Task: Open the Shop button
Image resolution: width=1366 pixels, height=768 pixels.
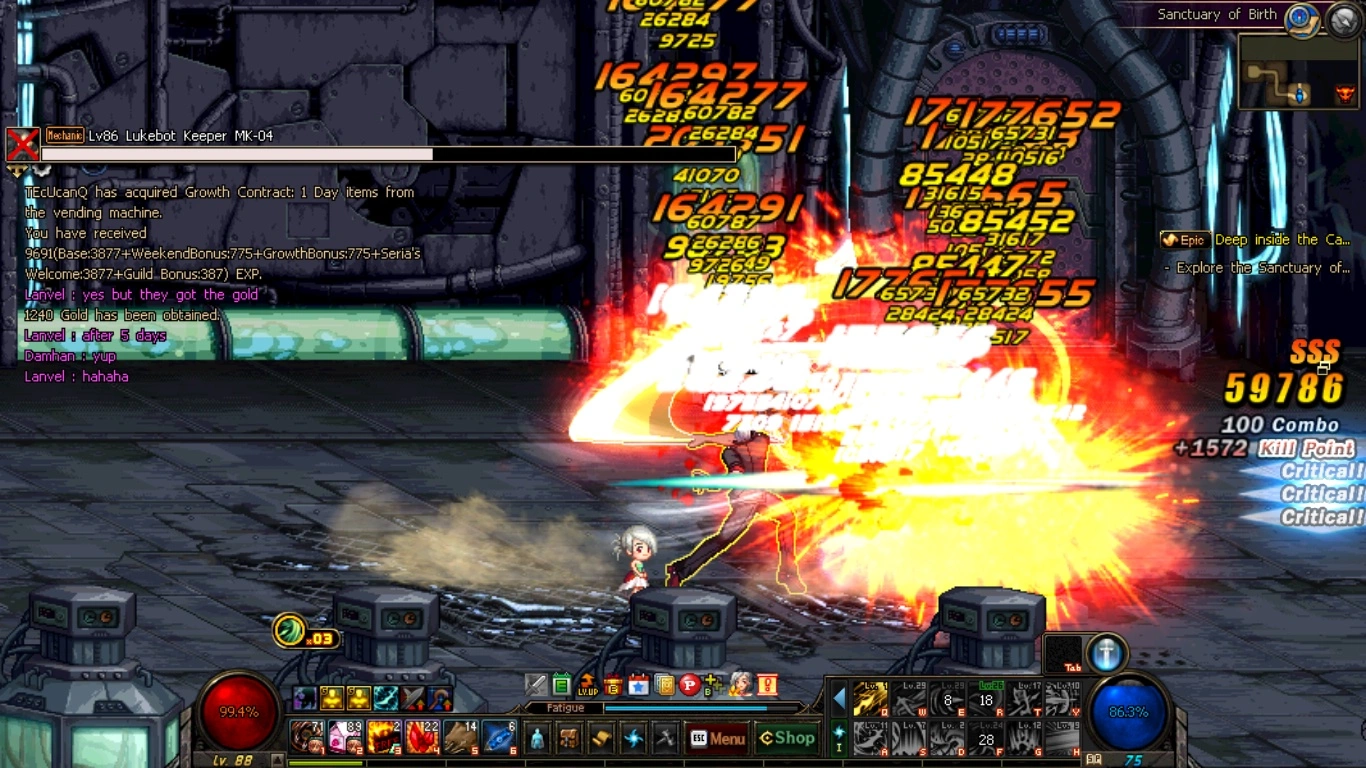Action: tap(787, 738)
